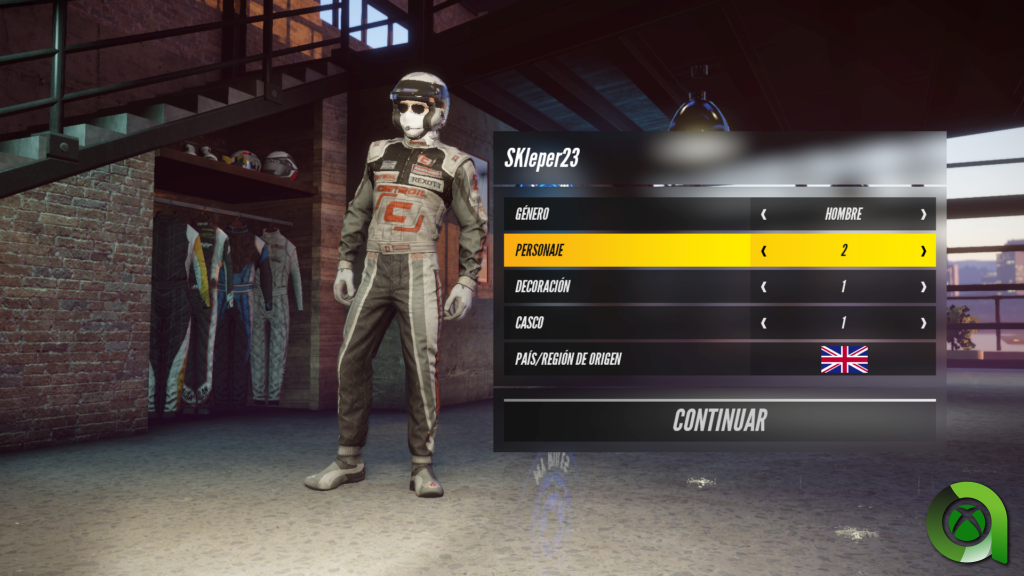Click the Continuar button
This screenshot has height=576, width=1024.
point(719,420)
